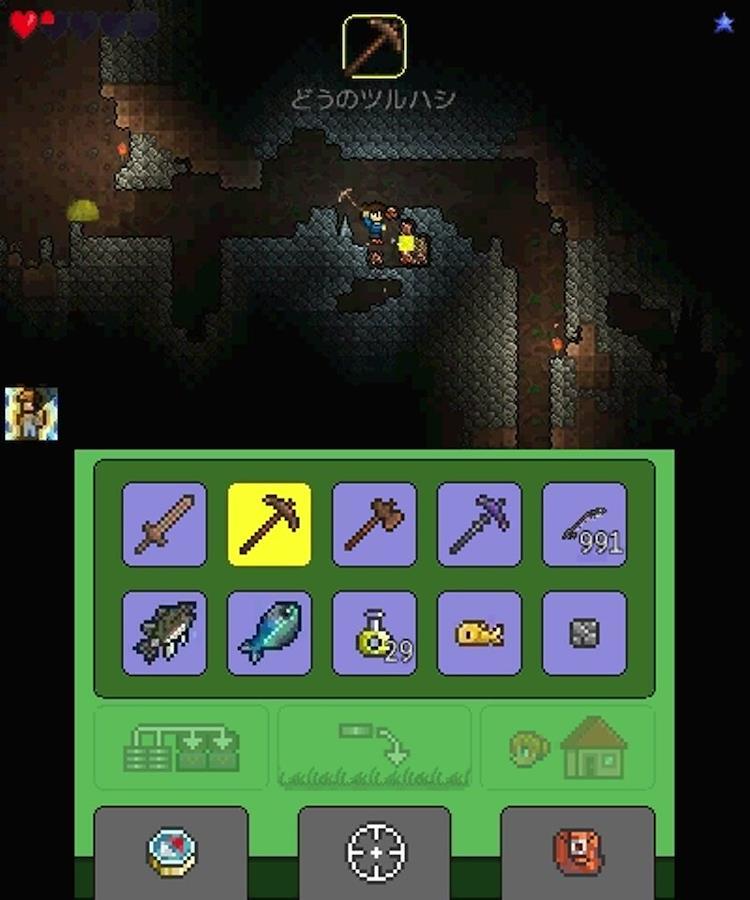Use the yellow potion stack of 29
Screen dimensions: 750x900
click(x=374, y=632)
